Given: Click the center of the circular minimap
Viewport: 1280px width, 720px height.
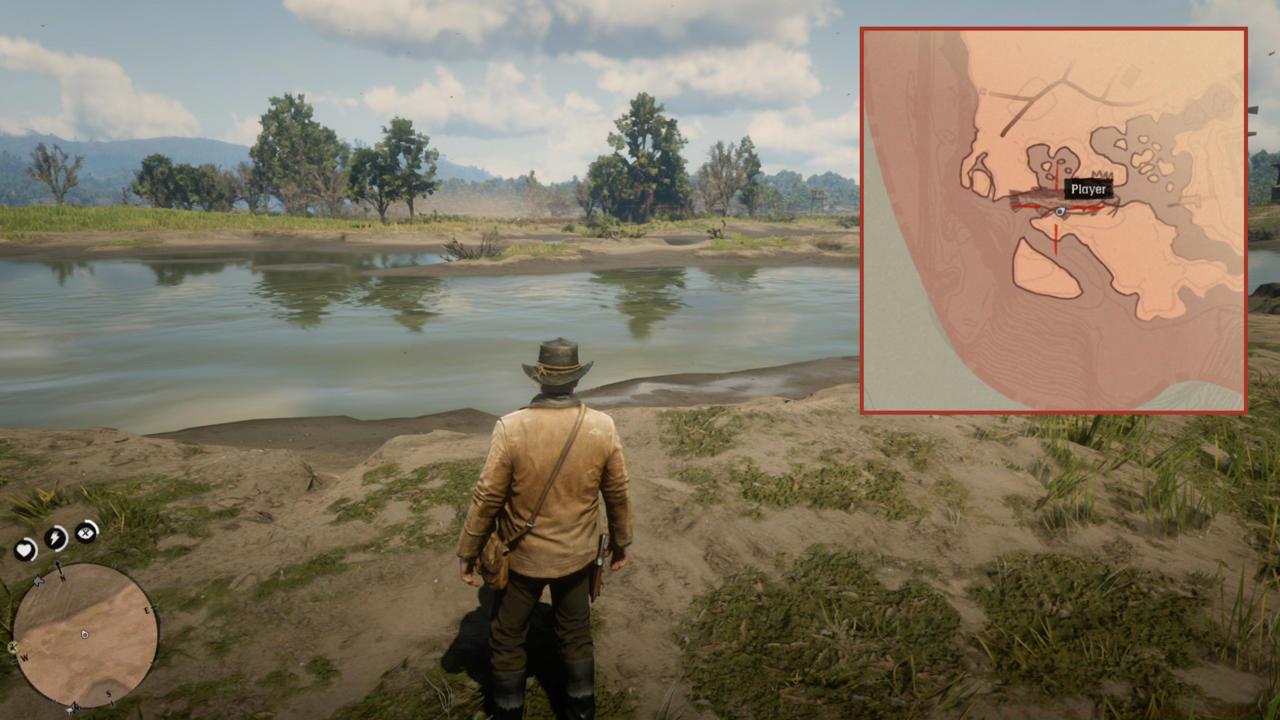Looking at the screenshot, I should (83, 632).
